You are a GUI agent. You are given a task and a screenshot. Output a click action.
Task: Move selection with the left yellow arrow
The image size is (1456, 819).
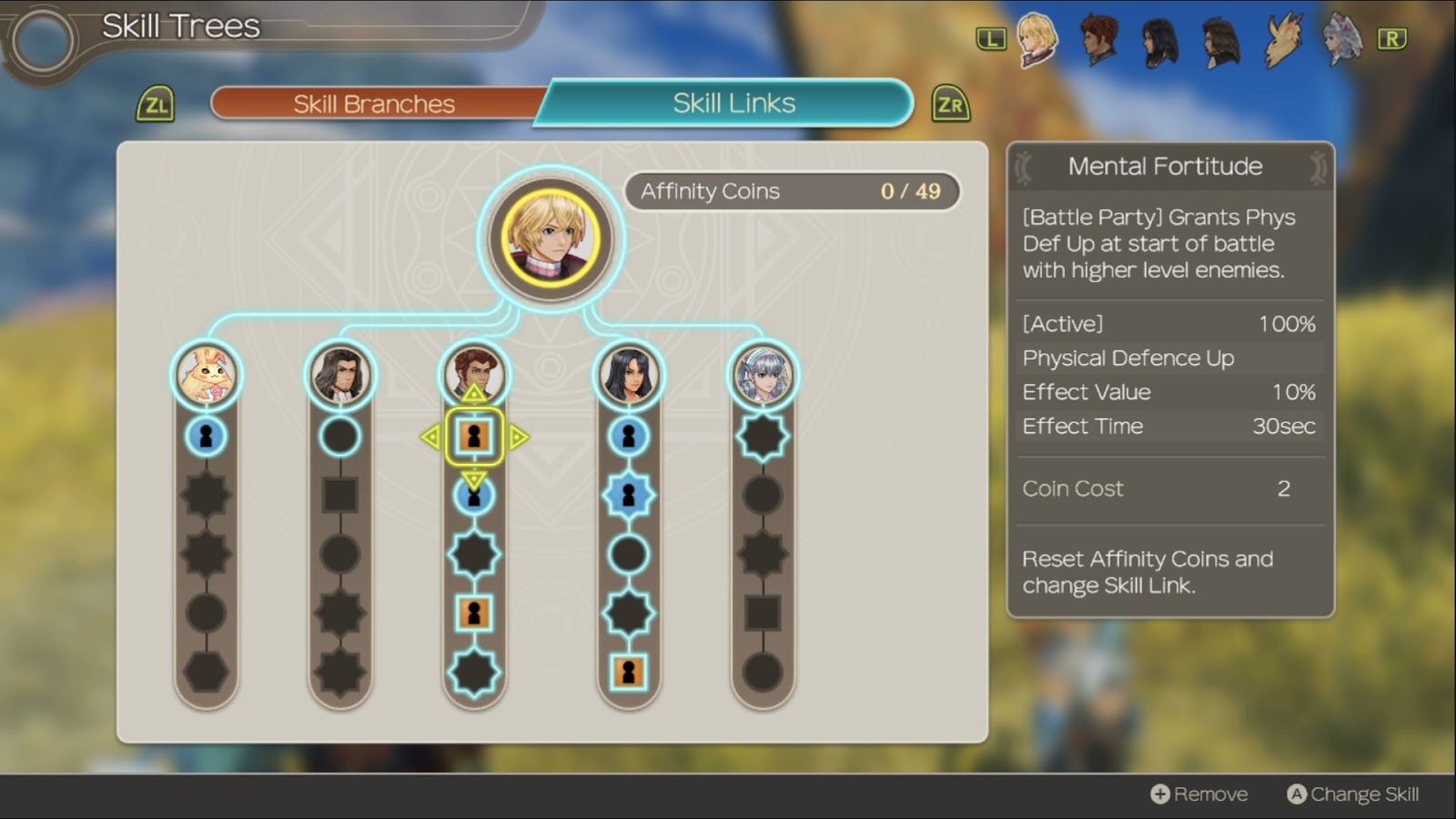[430, 437]
